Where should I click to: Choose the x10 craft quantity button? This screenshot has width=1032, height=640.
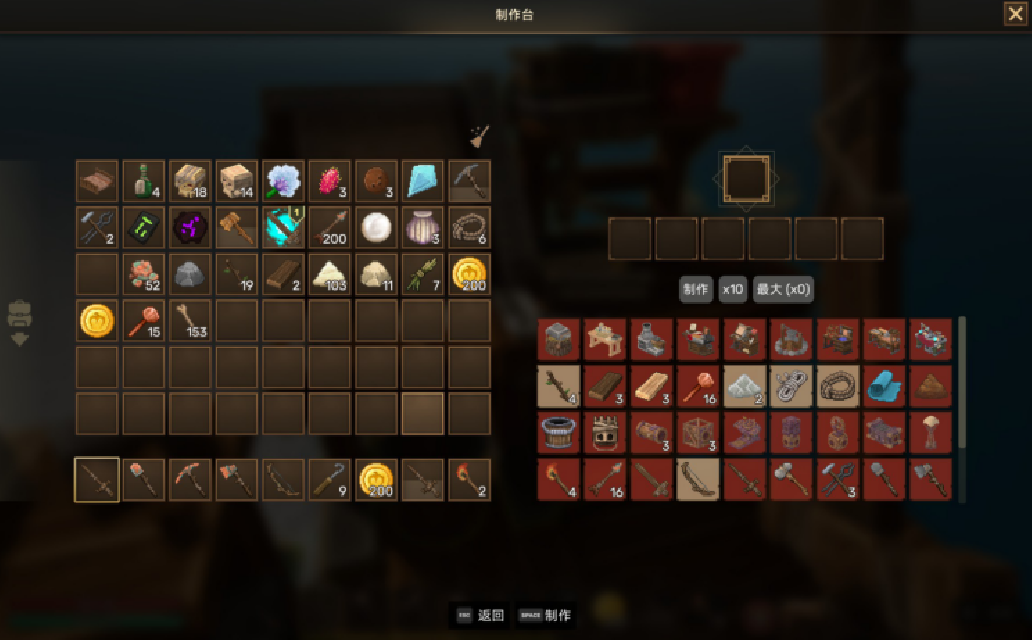pos(733,290)
